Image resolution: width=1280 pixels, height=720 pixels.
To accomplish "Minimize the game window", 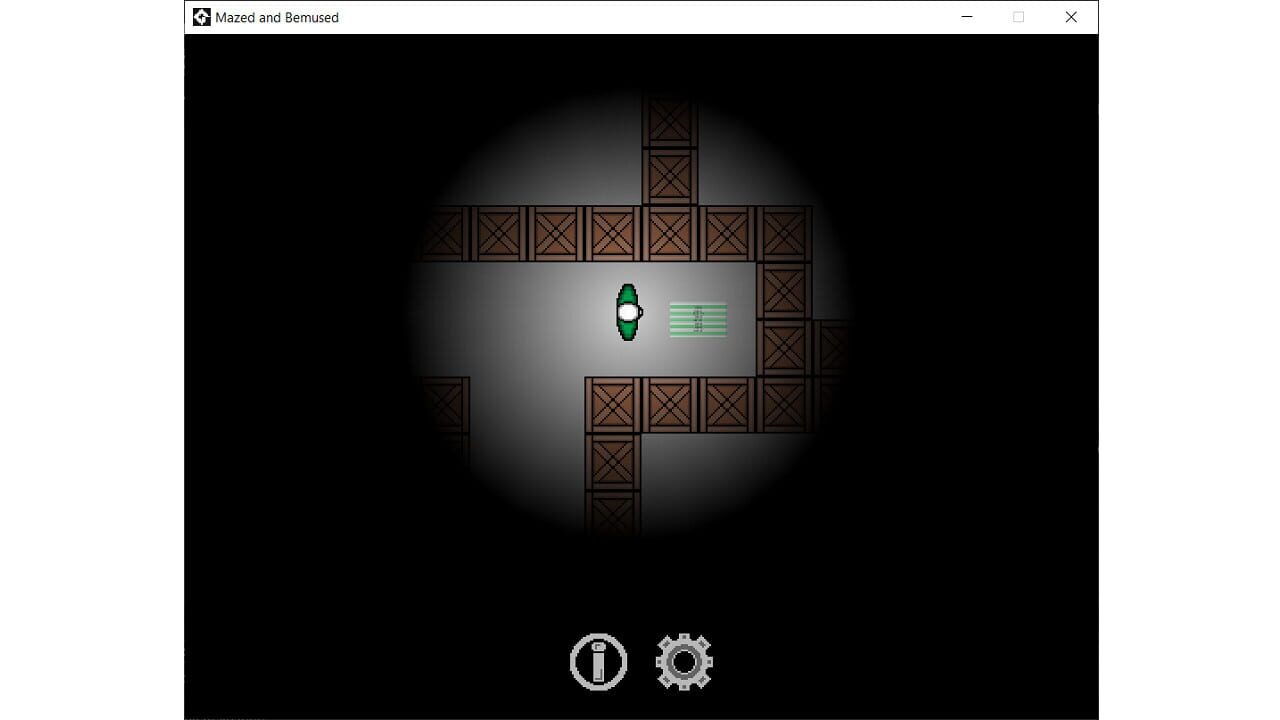I will 966,17.
